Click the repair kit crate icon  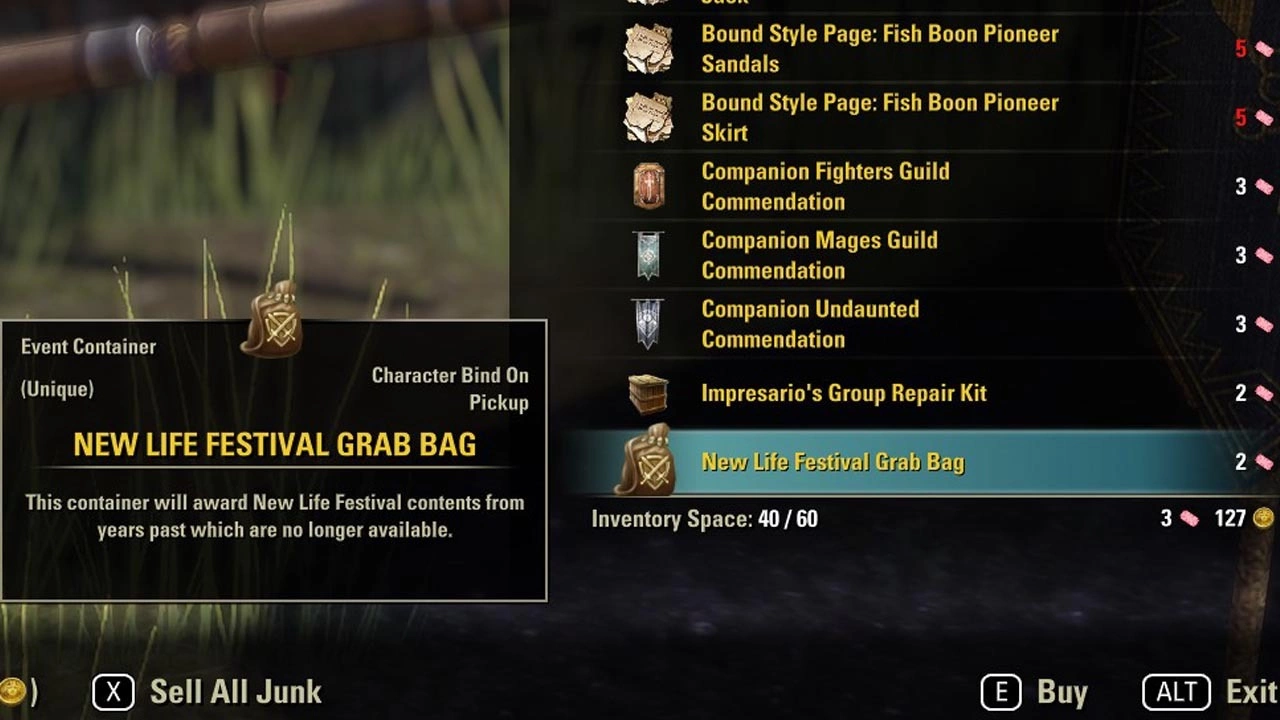click(x=649, y=393)
